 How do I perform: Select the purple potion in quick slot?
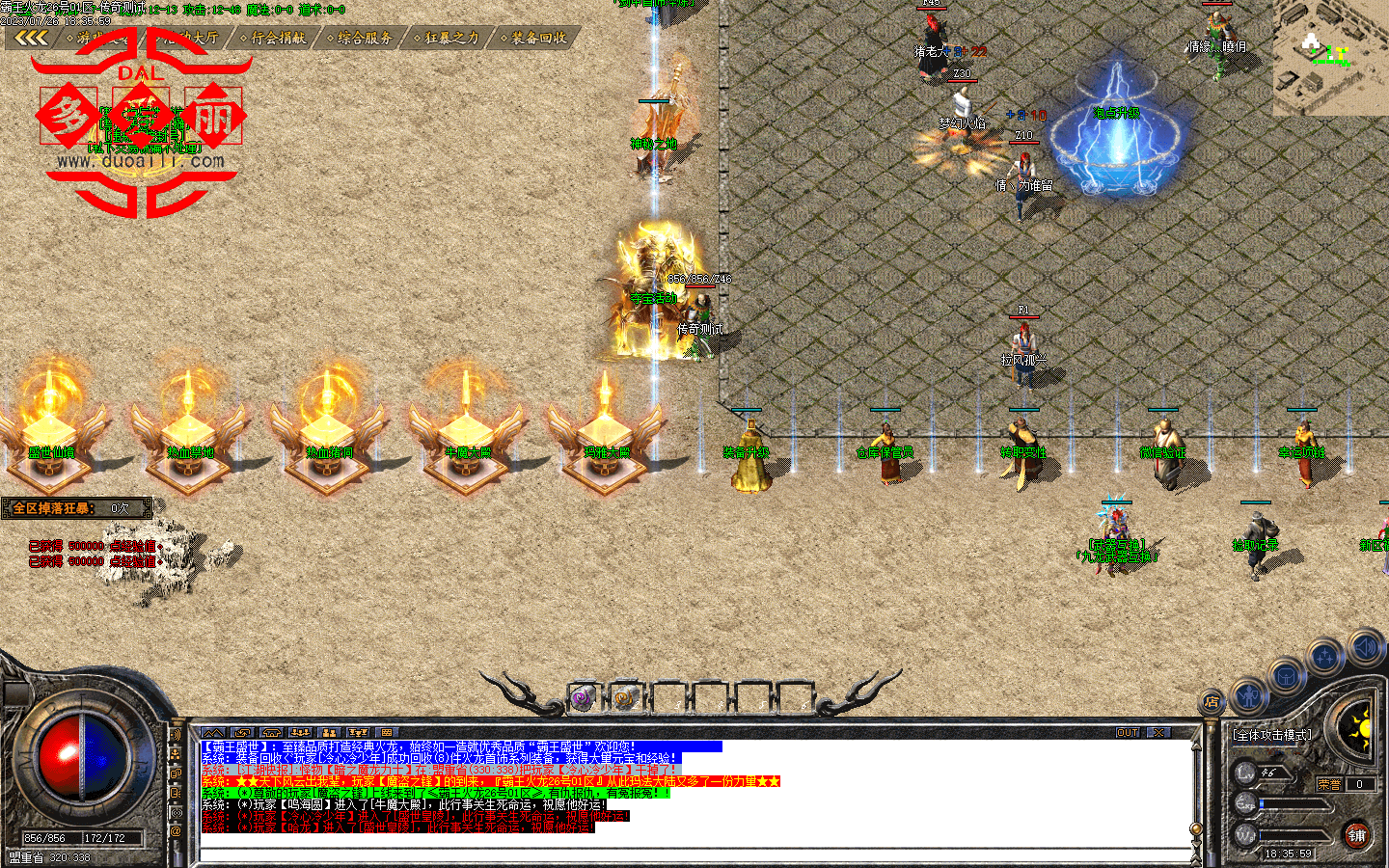tap(583, 699)
